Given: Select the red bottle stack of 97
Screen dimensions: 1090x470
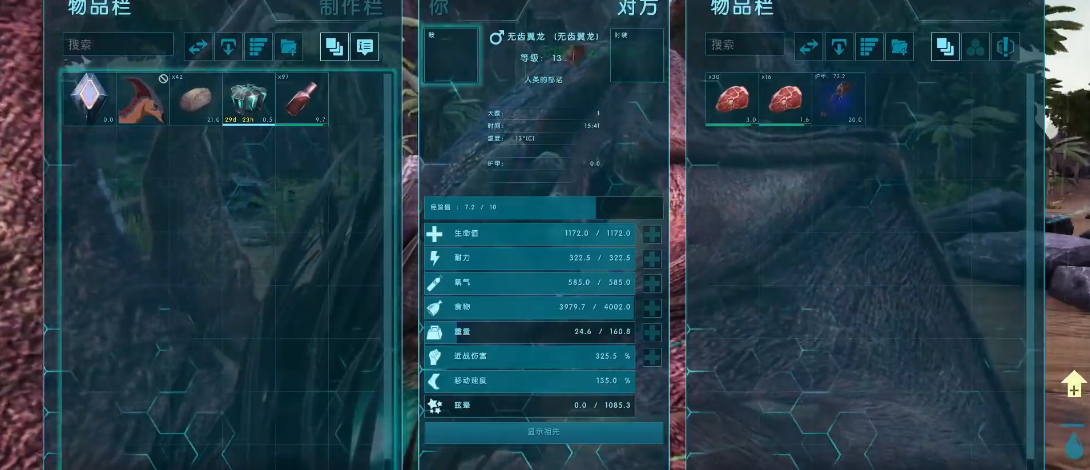Looking at the screenshot, I should (300, 99).
